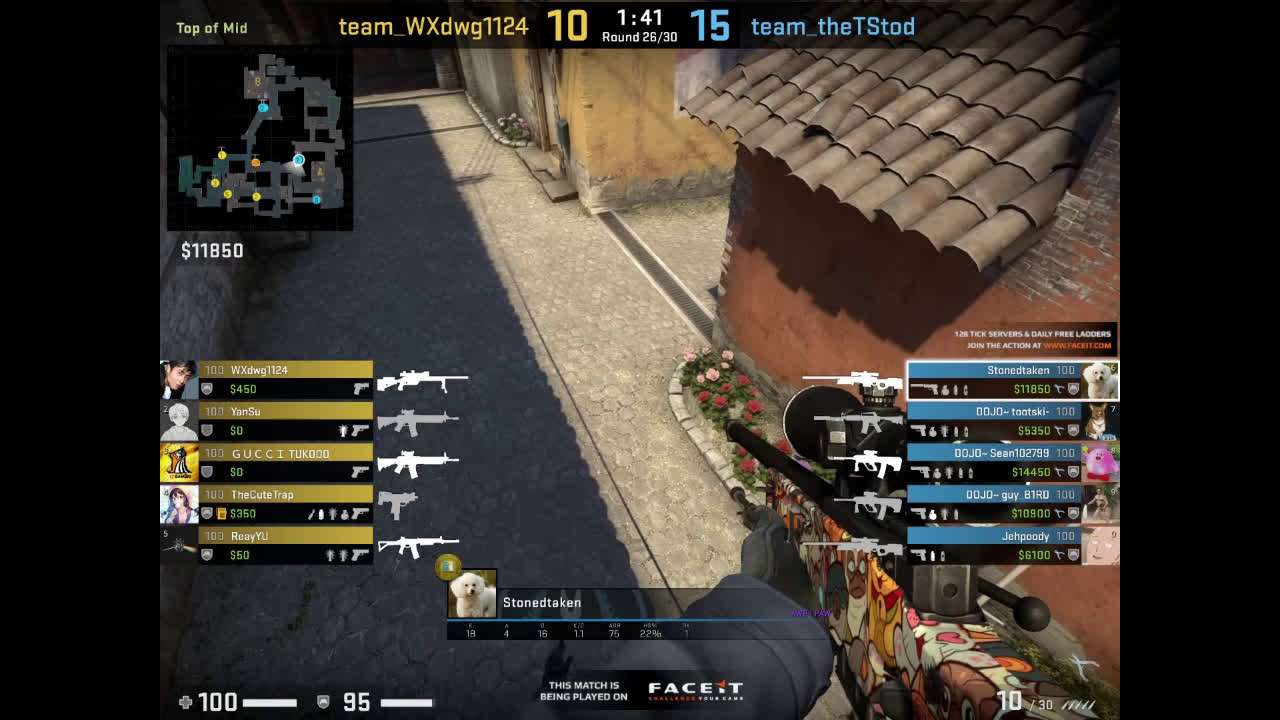Click the FACEIT logo banner
The image size is (1280, 720).
tap(695, 689)
